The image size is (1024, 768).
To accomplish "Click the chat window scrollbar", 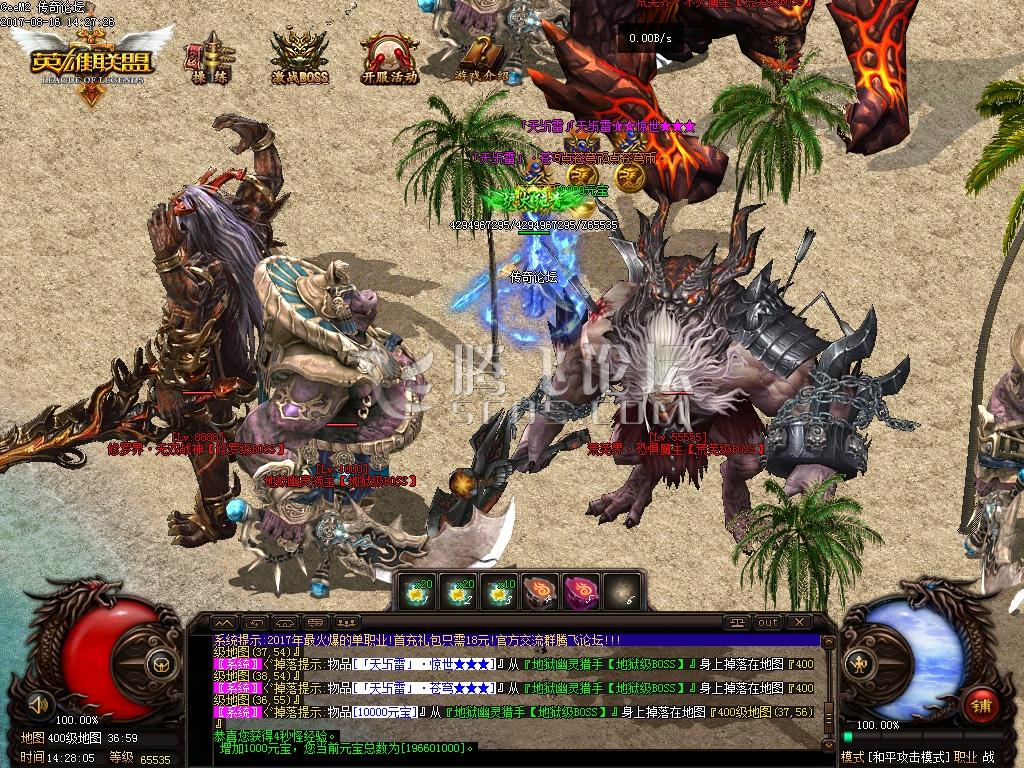I will point(827,690).
